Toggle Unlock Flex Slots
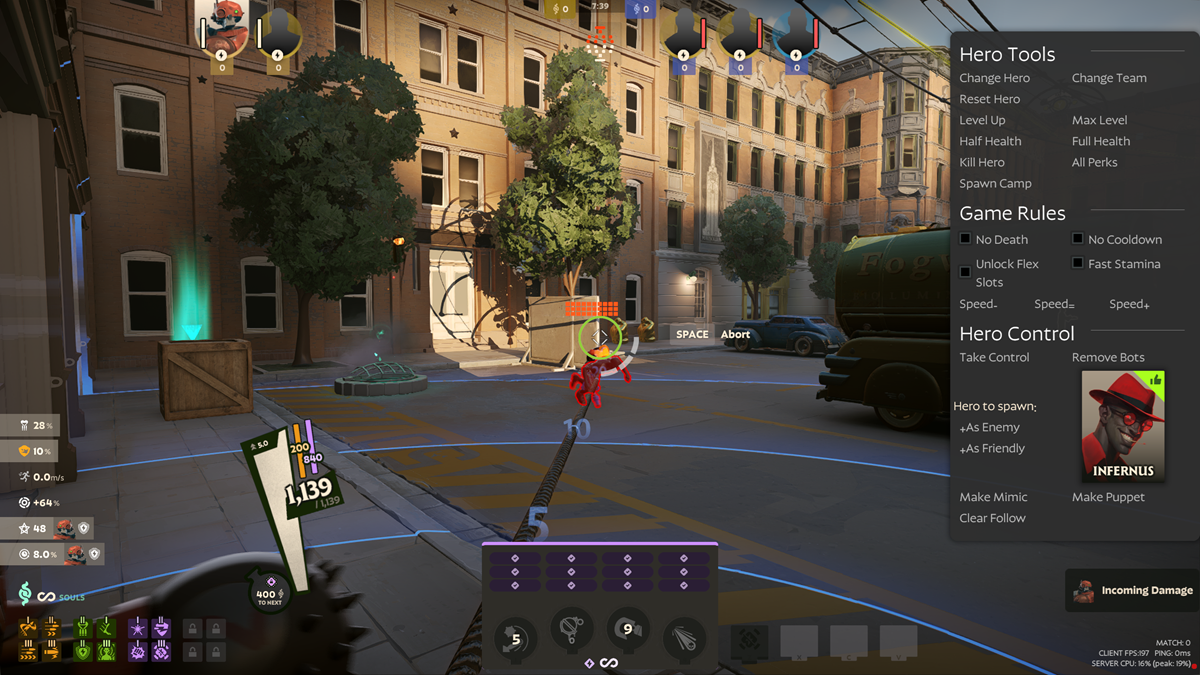Image resolution: width=1200 pixels, height=675 pixels. coord(965,272)
